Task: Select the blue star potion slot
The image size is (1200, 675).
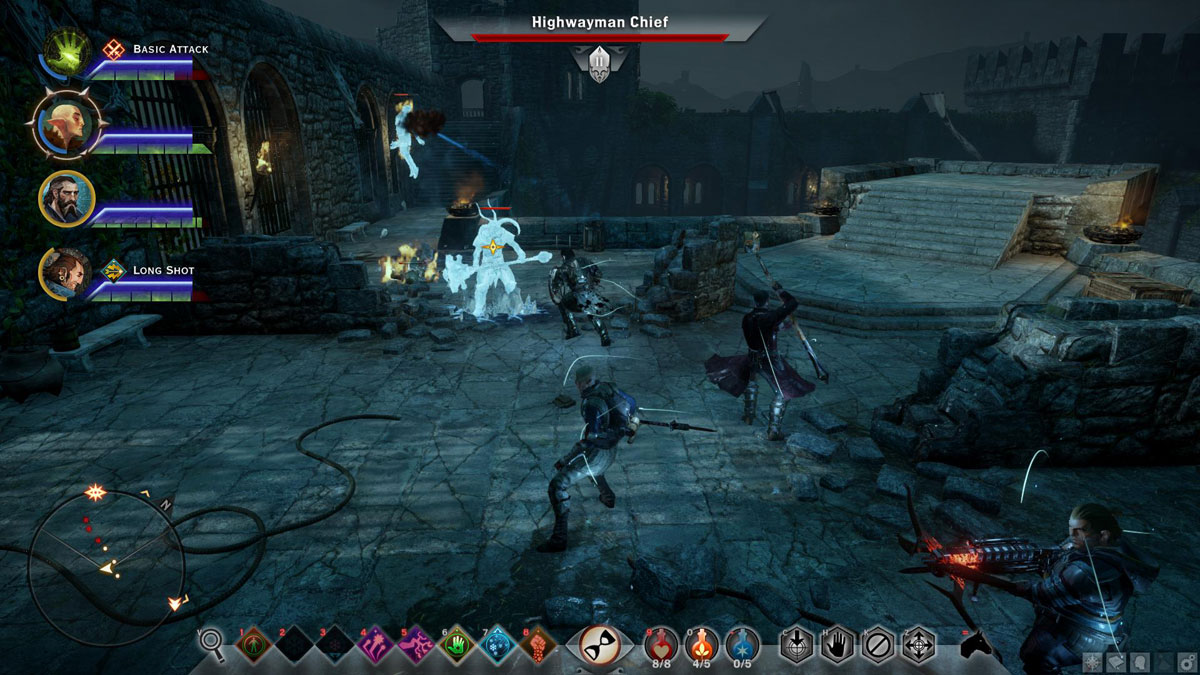Action: coord(744,643)
